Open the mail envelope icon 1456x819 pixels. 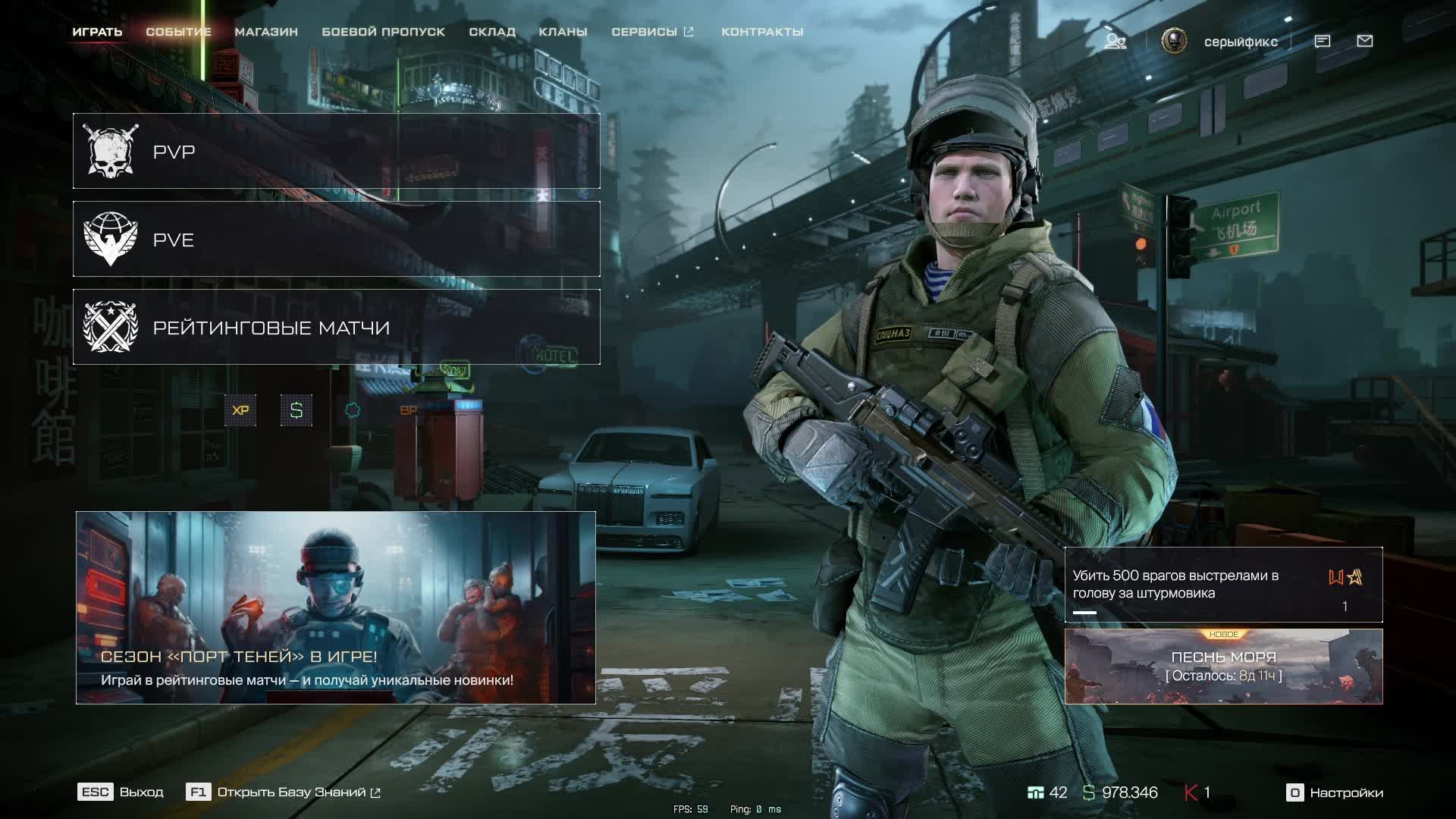click(x=1364, y=41)
